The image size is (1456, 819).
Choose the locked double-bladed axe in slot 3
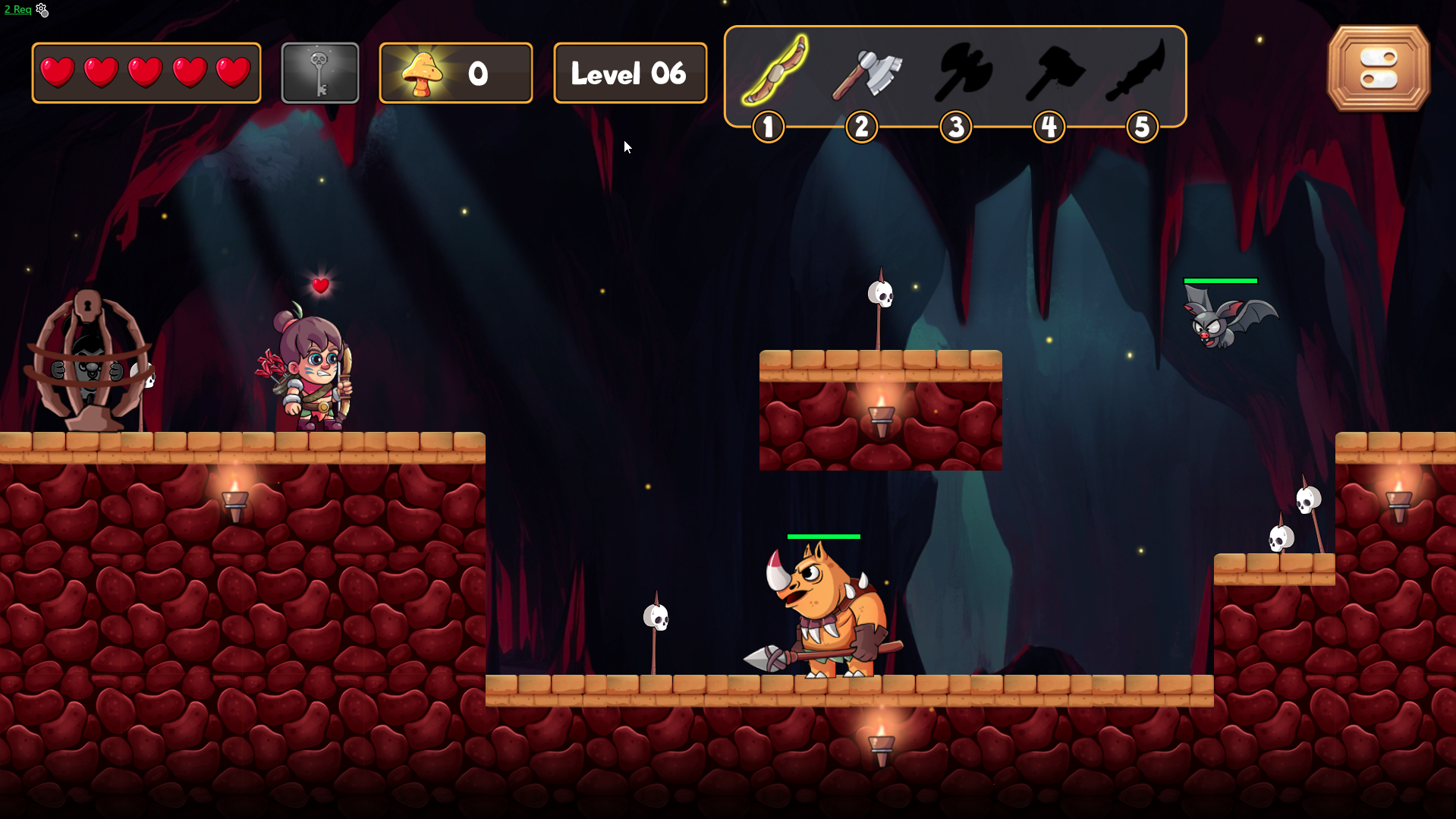pyautogui.click(x=961, y=73)
